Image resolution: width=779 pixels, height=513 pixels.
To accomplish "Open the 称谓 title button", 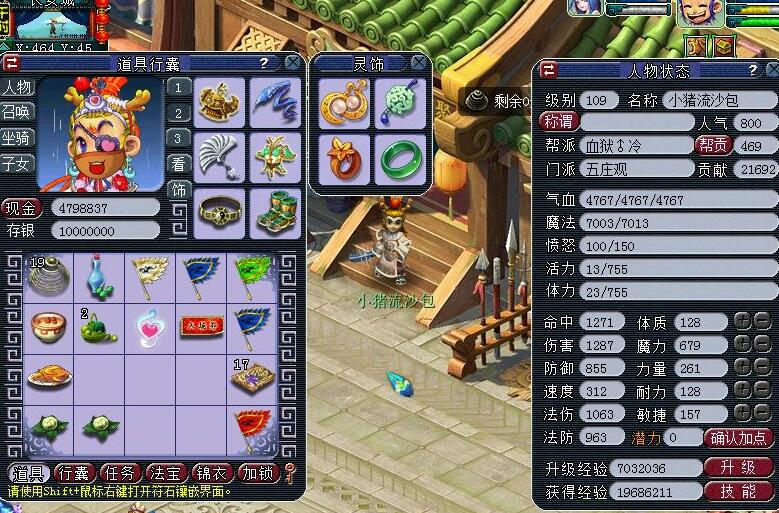I will pos(560,121).
